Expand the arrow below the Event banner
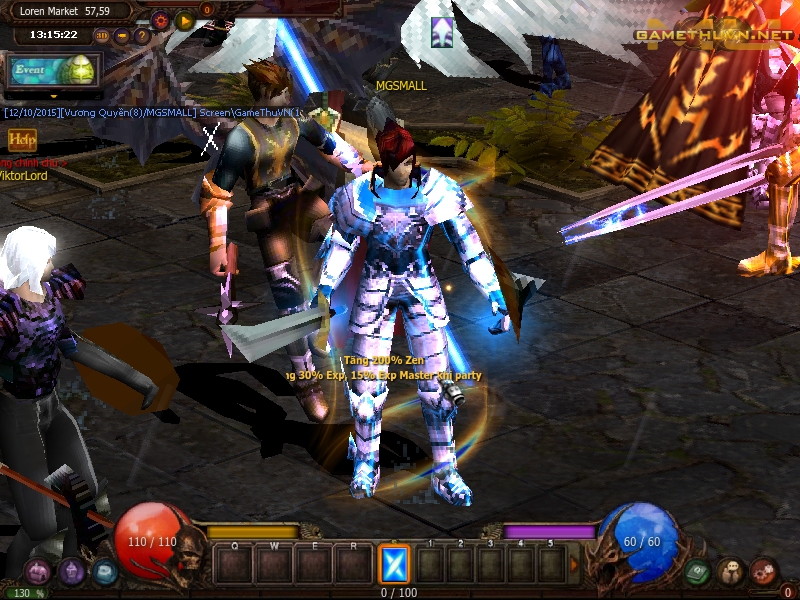The image size is (800, 600). (x=53, y=98)
